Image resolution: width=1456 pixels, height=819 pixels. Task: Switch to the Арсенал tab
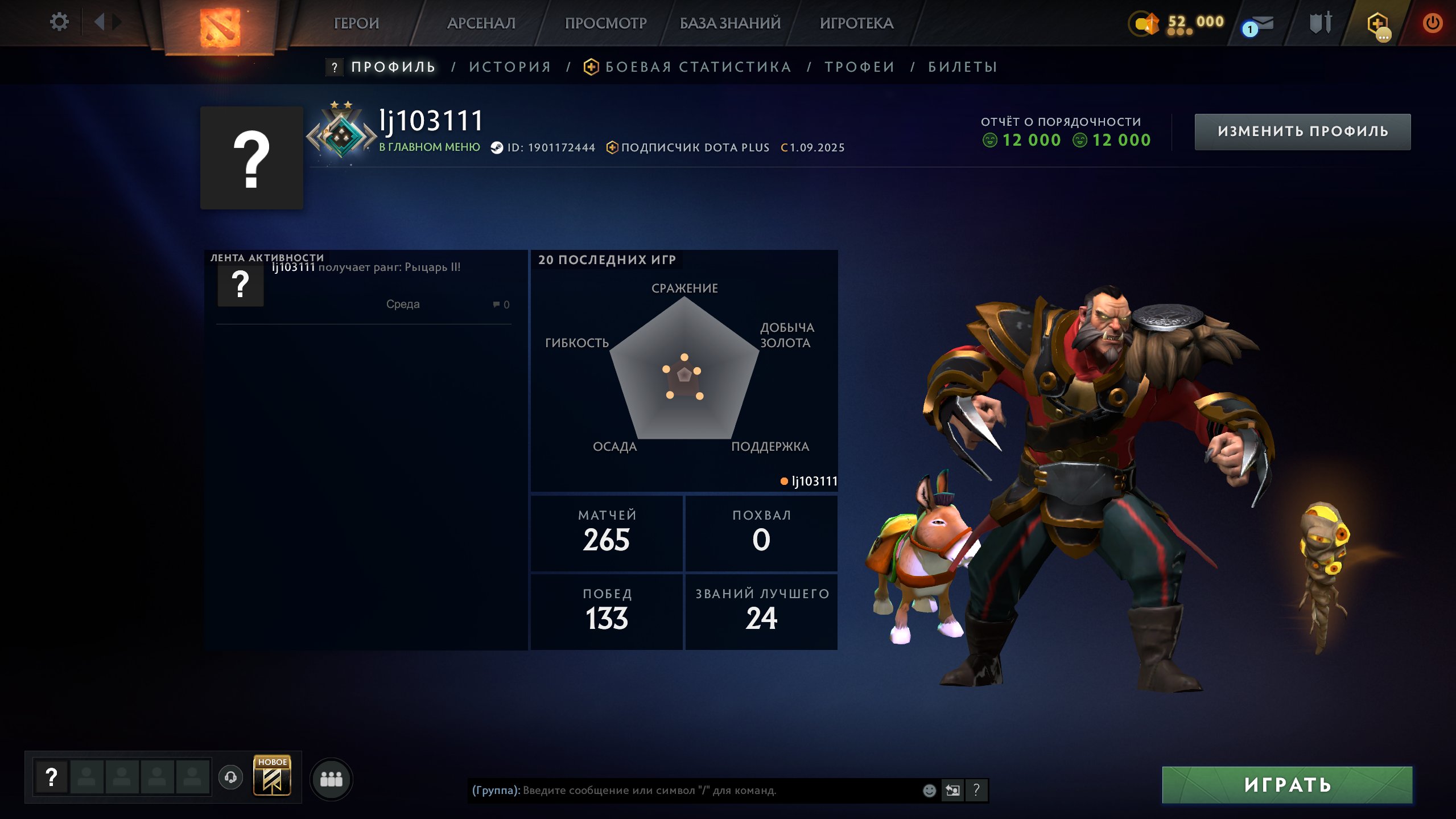481,23
